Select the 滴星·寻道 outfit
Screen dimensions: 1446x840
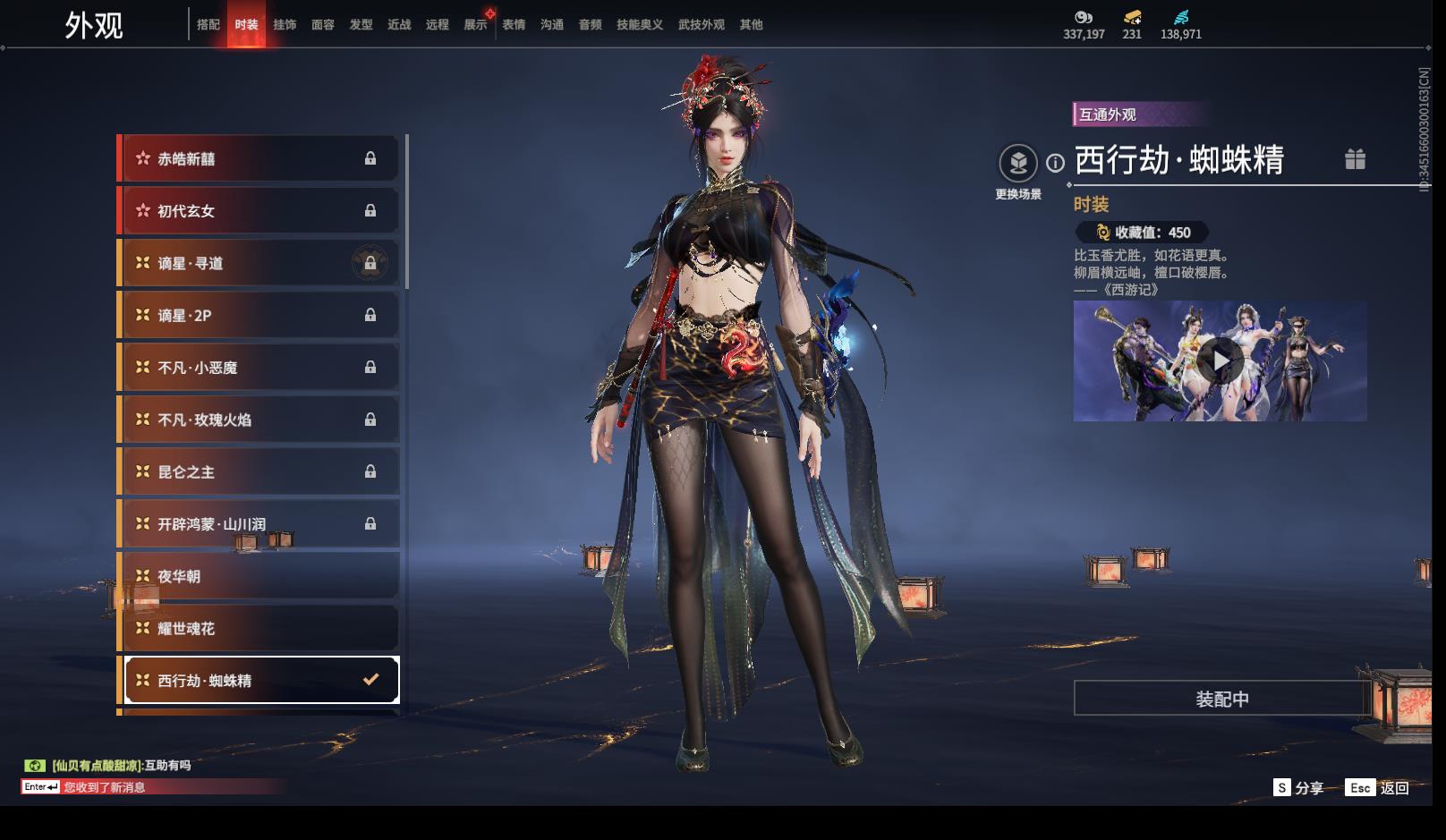tap(259, 264)
